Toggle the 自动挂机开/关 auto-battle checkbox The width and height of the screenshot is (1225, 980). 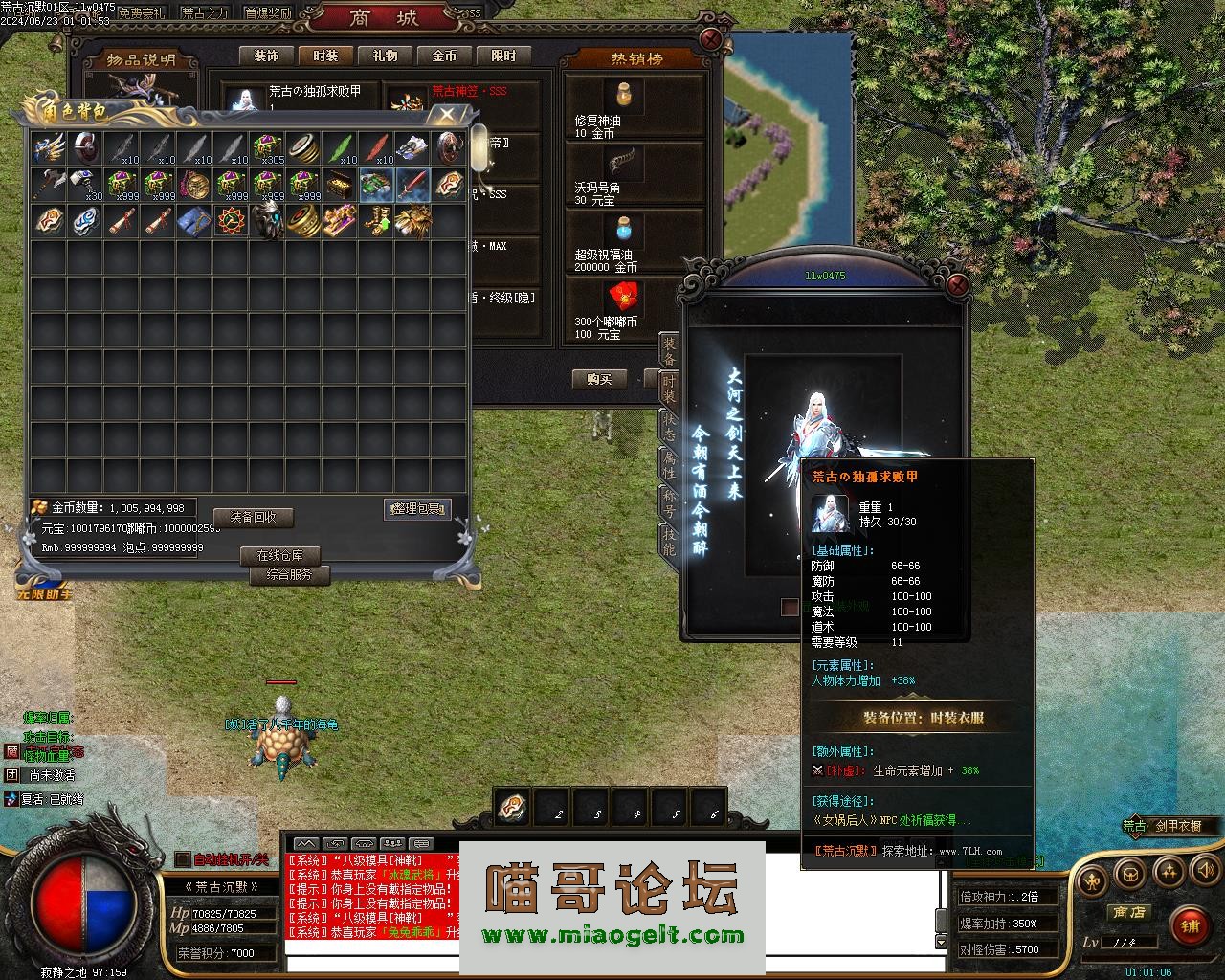coord(183,859)
